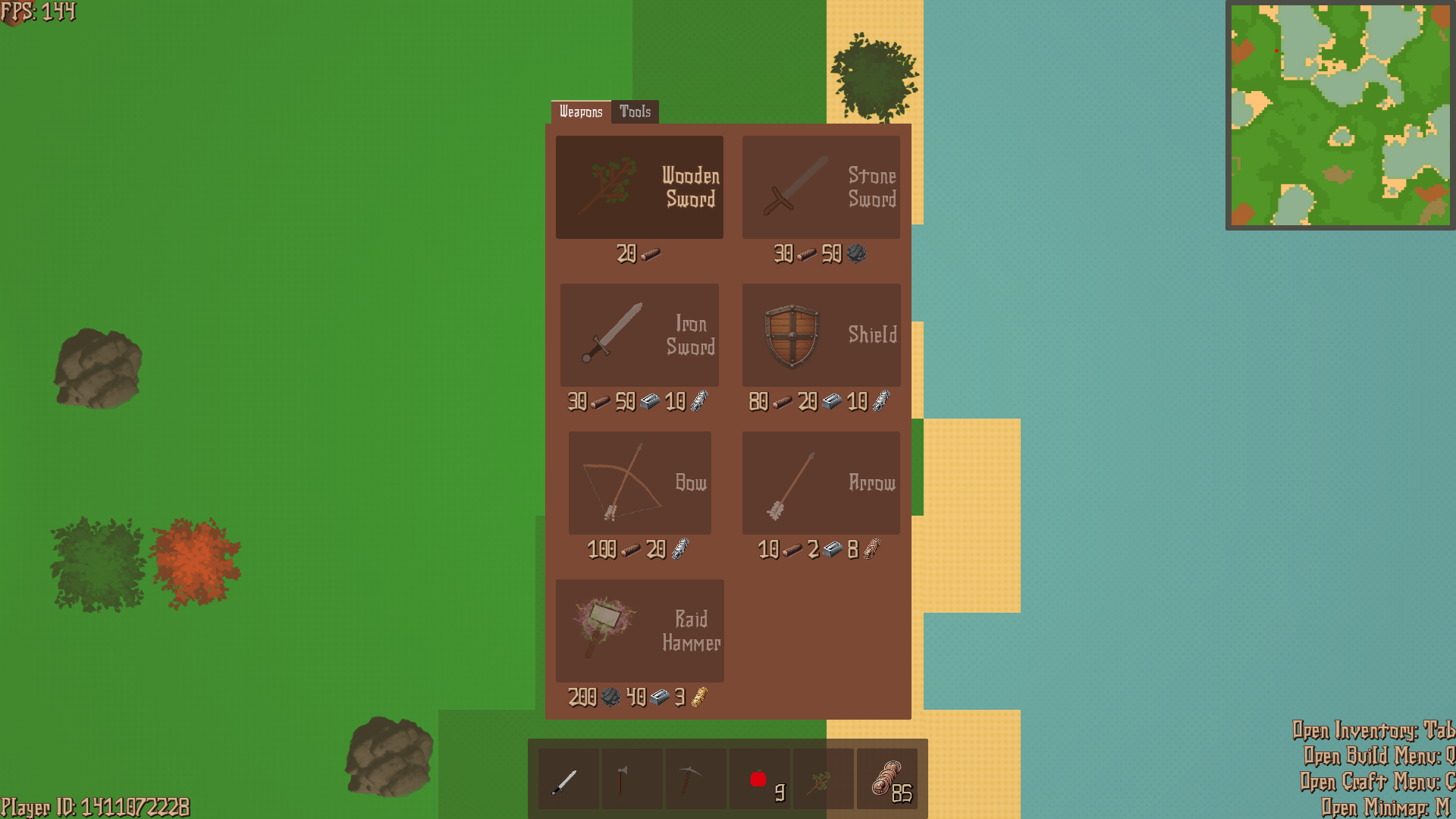
Task: Switch to the Tools tab
Action: [635, 111]
